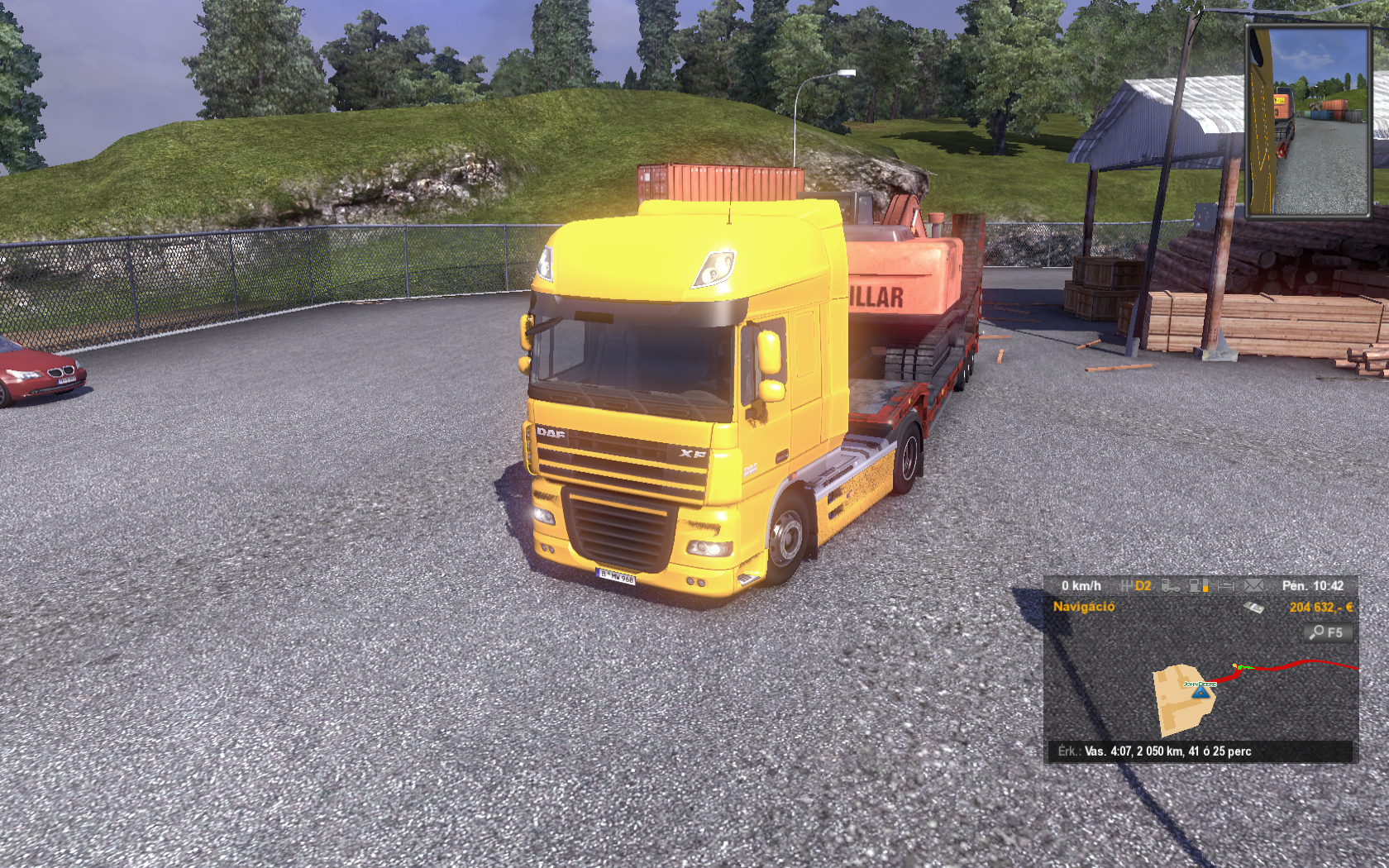
Task: Click the bed rest indicator icon
Action: click(x=1225, y=585)
